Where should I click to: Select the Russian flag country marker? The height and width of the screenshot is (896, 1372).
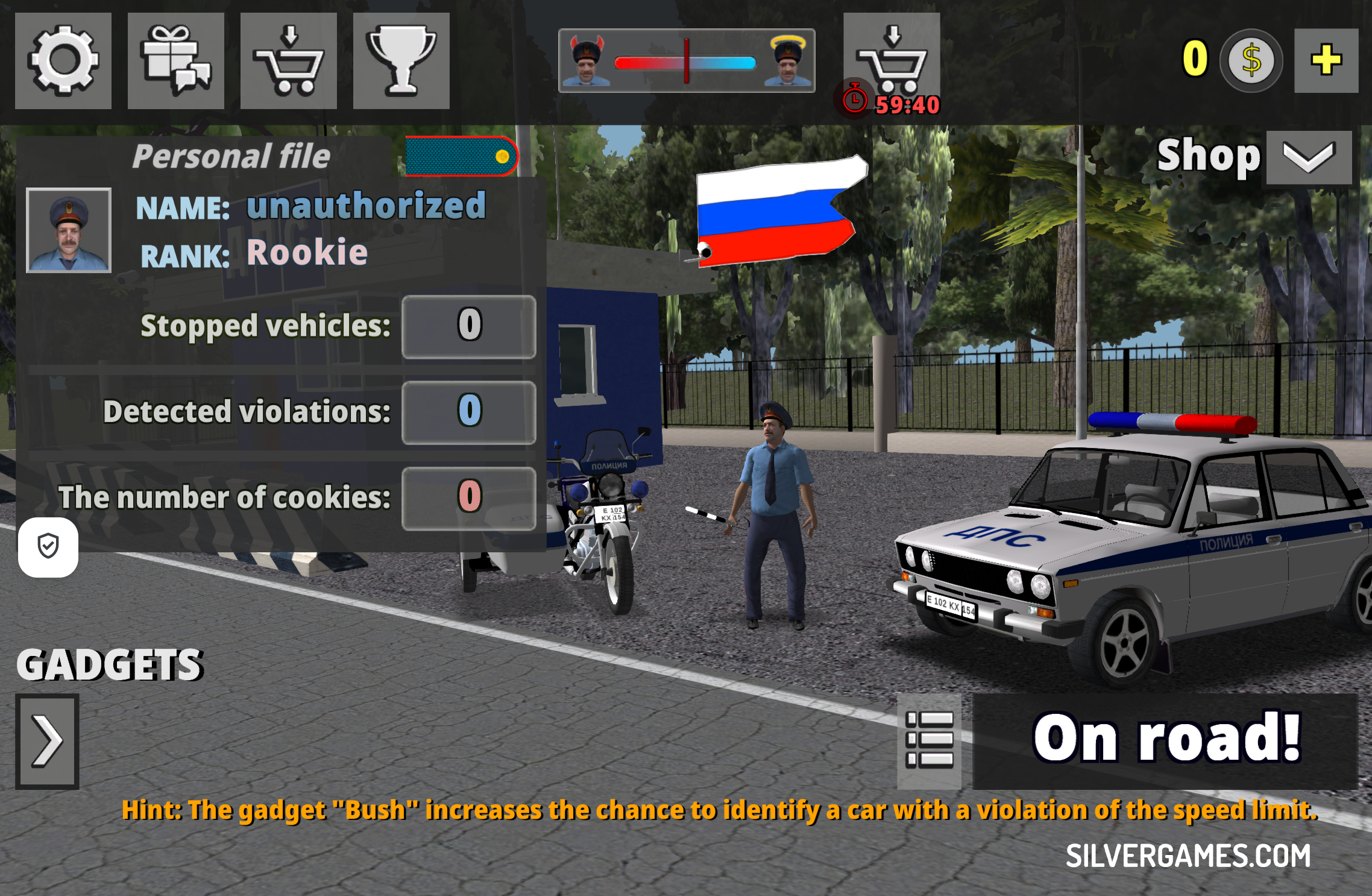pos(779,210)
